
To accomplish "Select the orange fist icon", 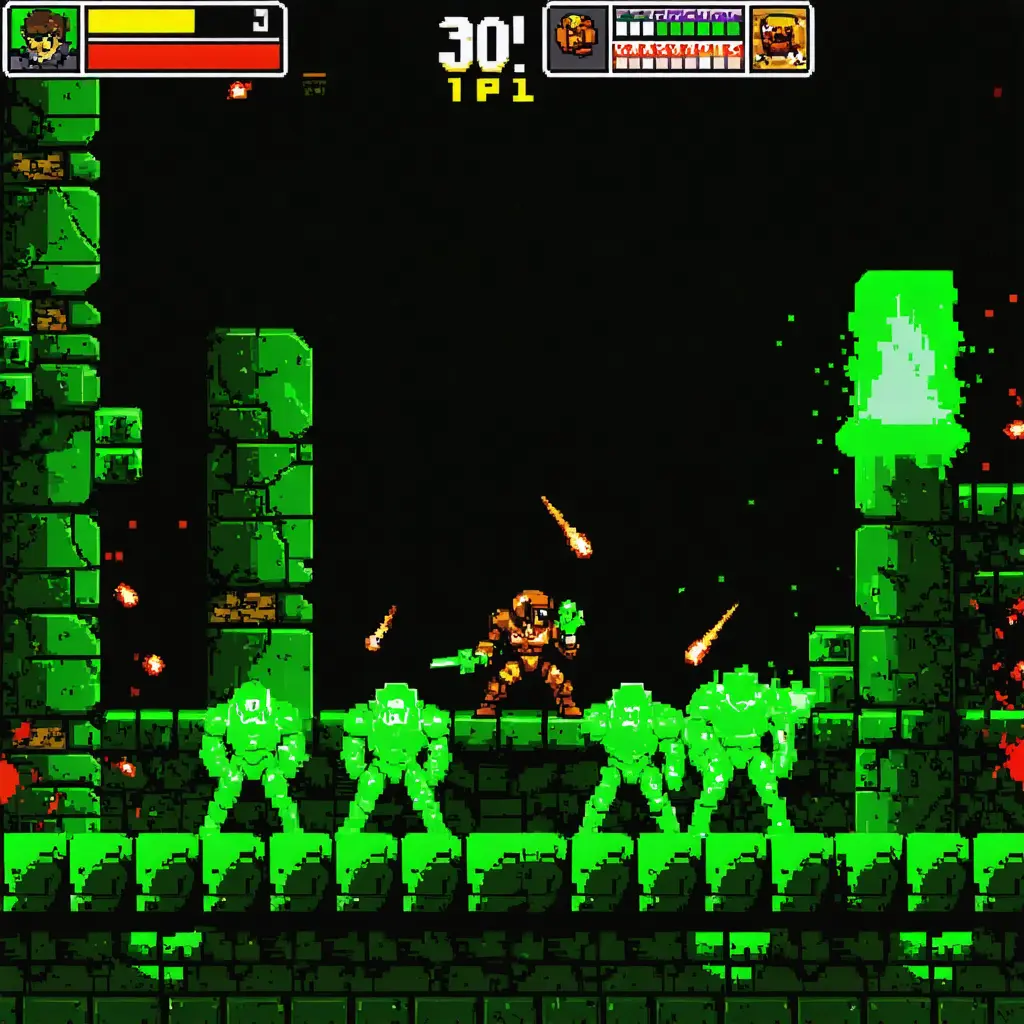I will 578,39.
